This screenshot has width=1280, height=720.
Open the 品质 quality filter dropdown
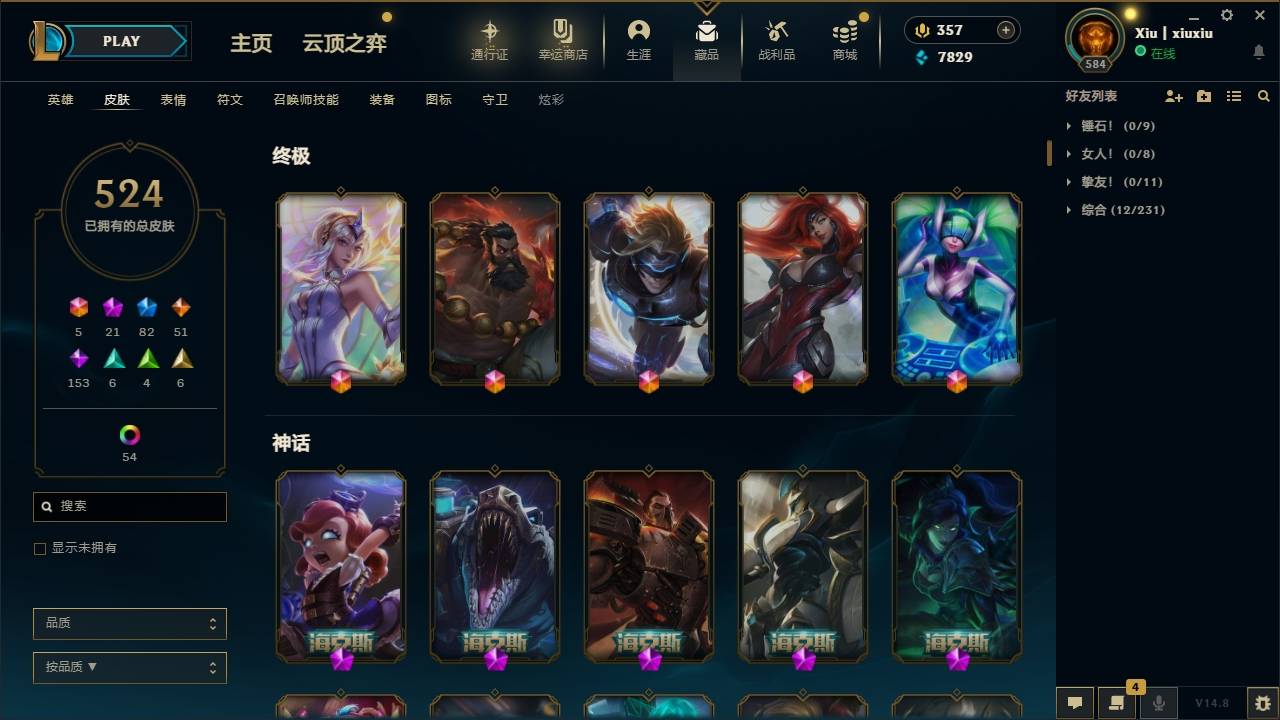tap(129, 623)
